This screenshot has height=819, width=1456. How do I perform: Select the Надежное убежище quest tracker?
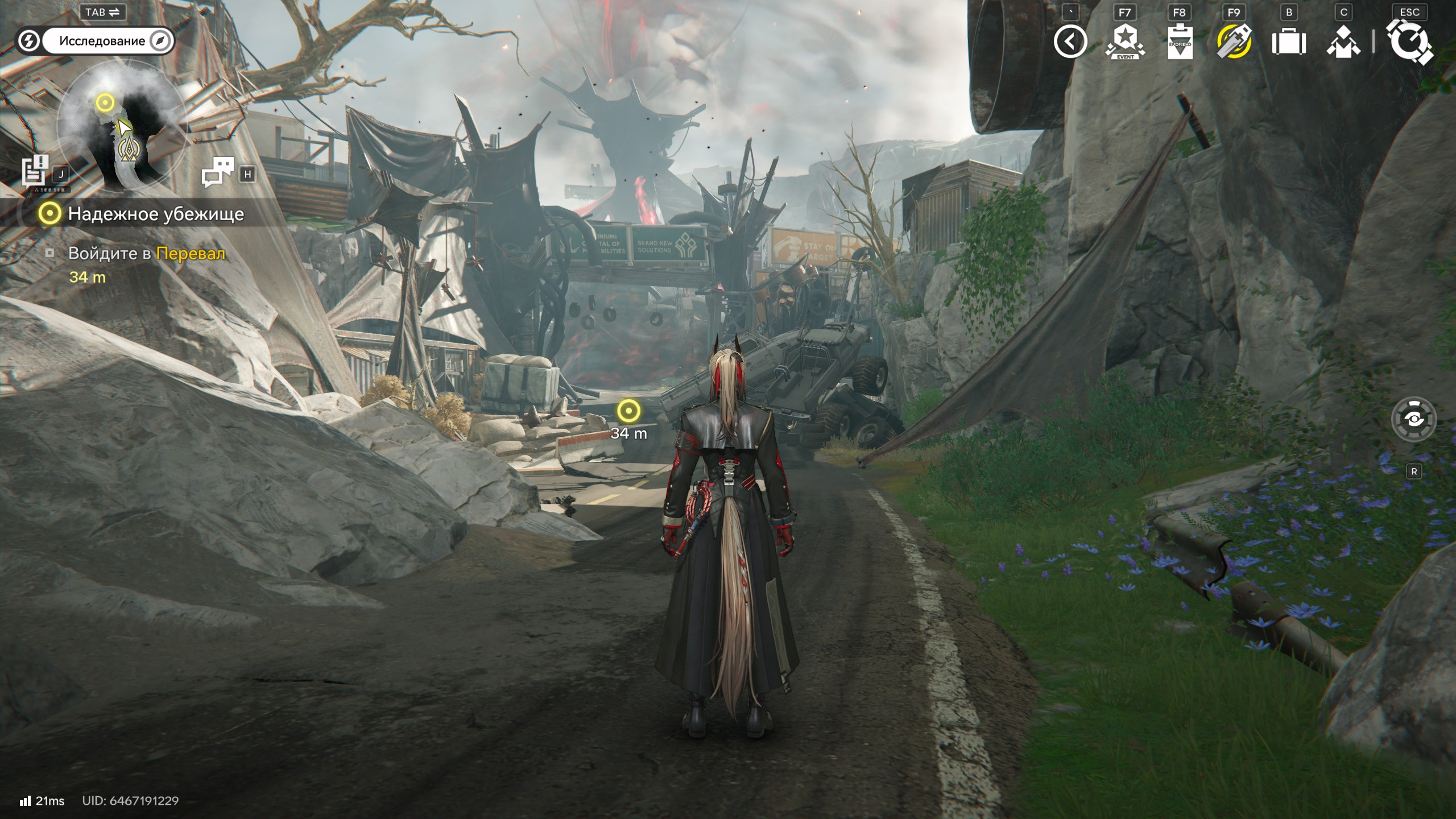(142, 214)
